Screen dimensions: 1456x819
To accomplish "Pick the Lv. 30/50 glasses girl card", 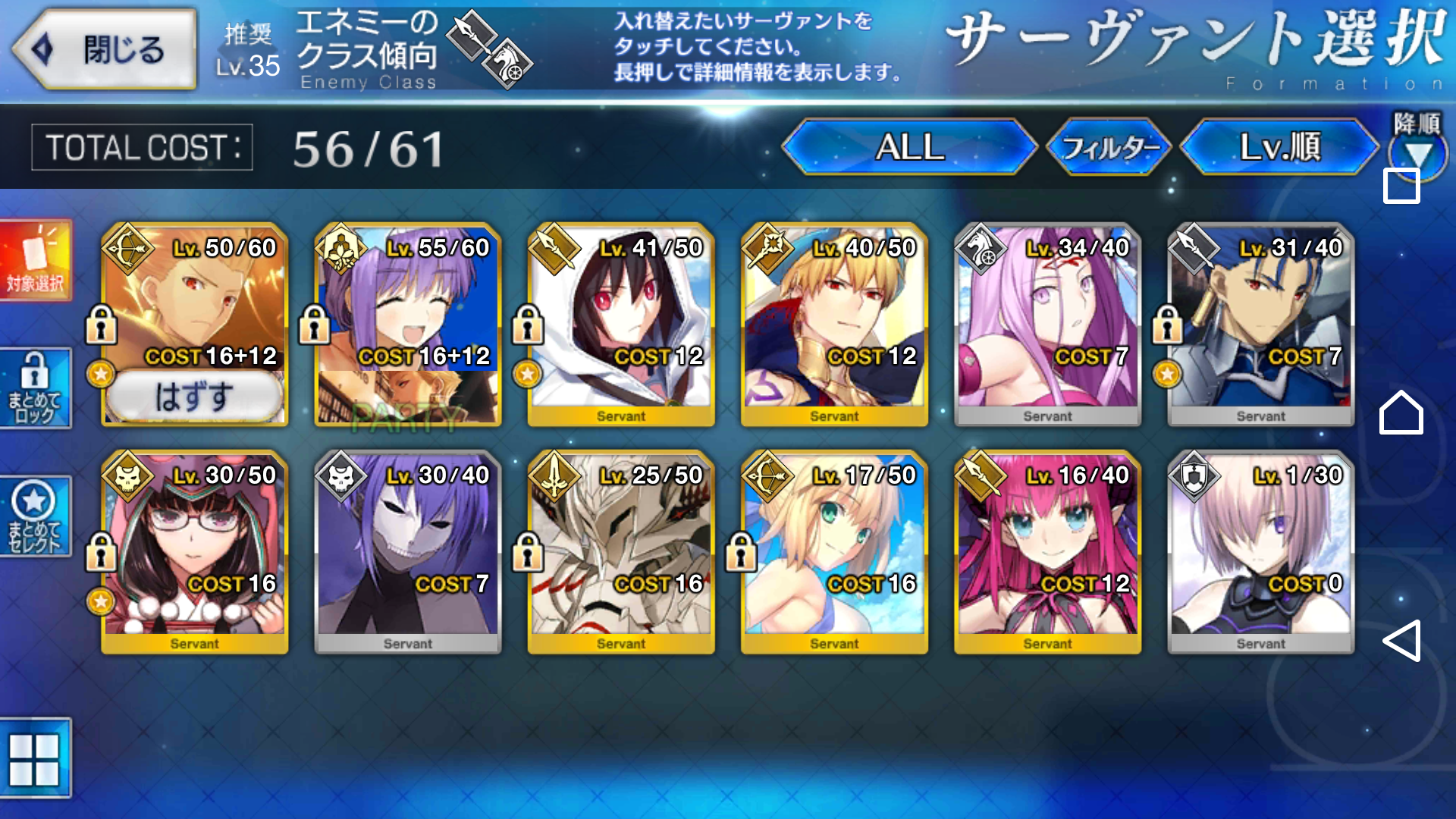I will (195, 552).
